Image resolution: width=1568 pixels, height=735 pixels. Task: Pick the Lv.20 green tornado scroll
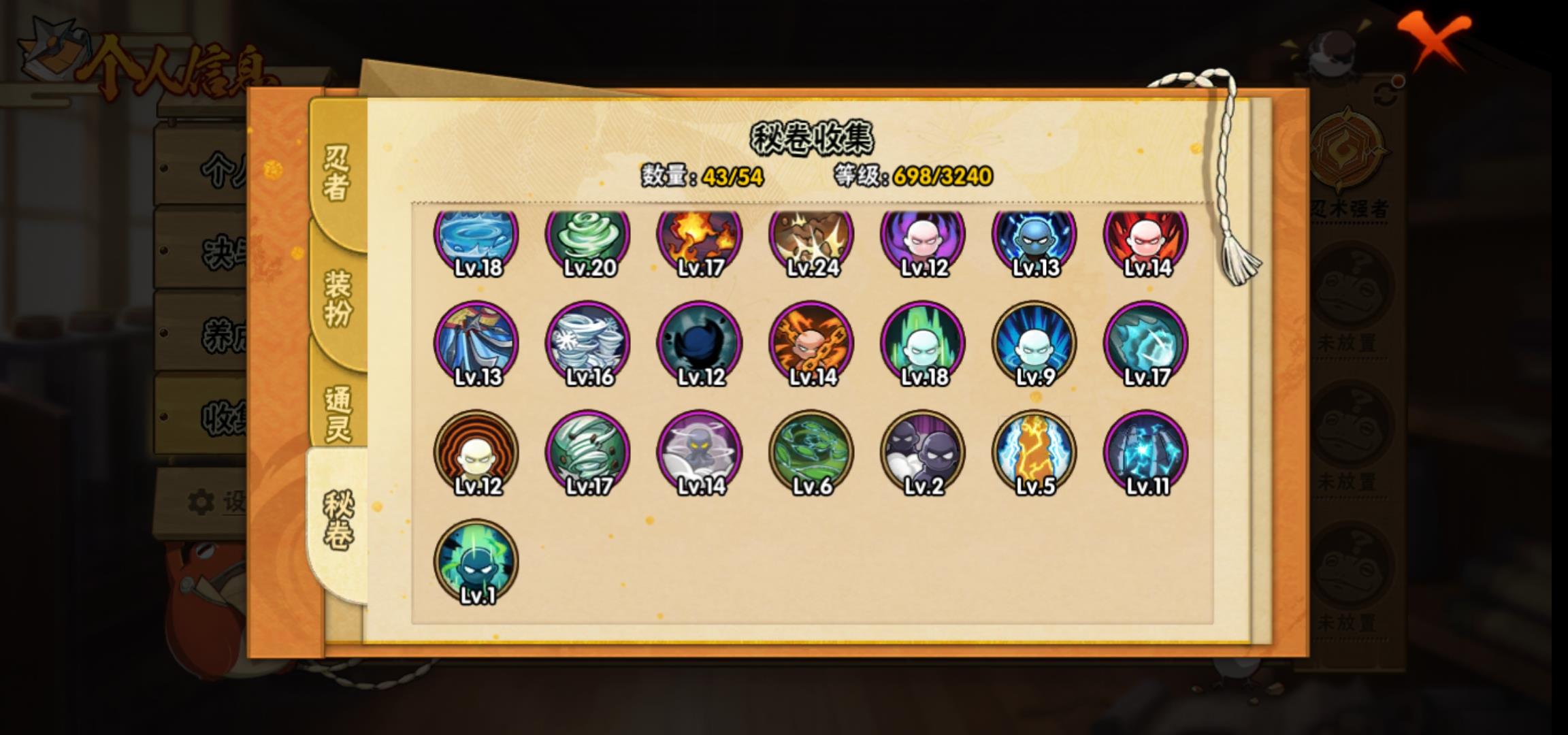pos(588,238)
